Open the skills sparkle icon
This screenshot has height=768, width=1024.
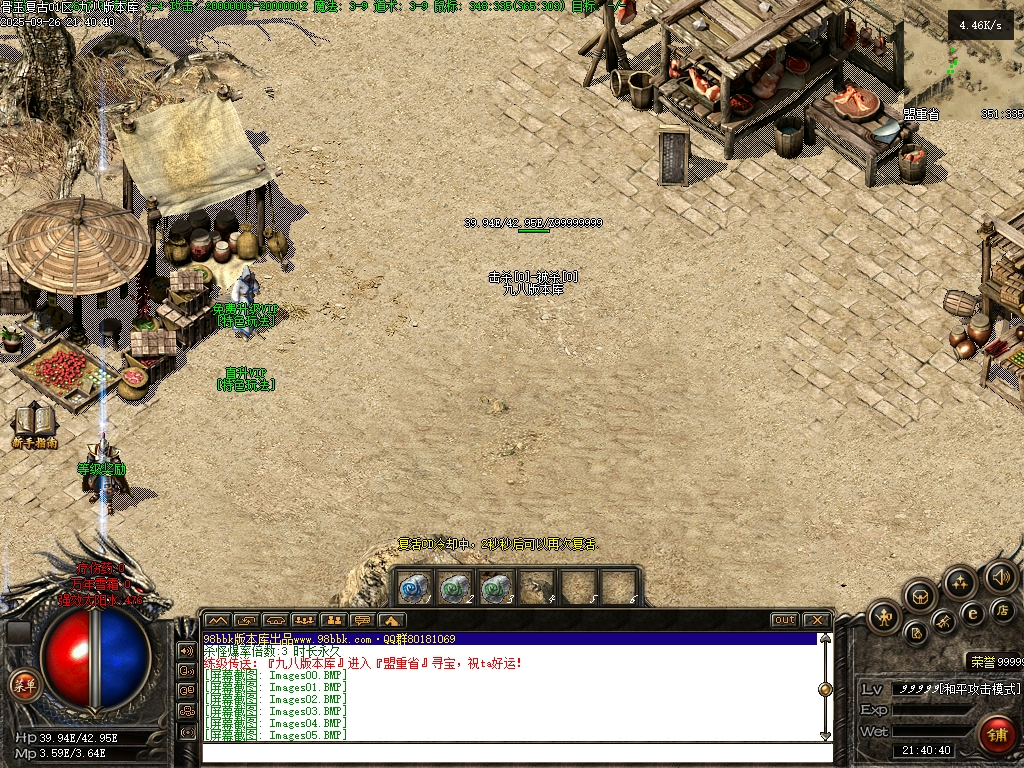click(960, 581)
